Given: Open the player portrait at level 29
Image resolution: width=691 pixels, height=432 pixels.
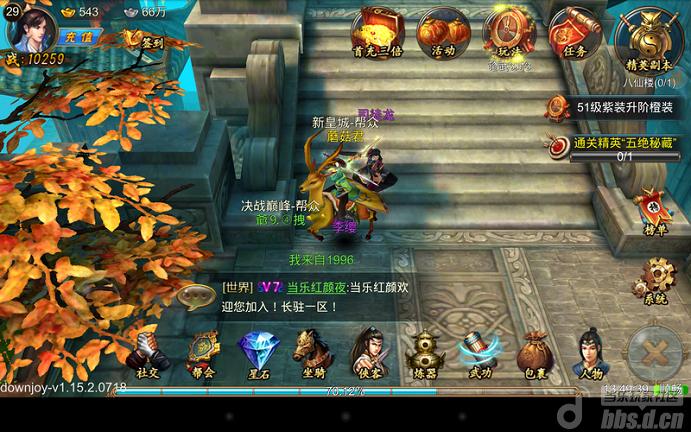Looking at the screenshot, I should point(28,26).
